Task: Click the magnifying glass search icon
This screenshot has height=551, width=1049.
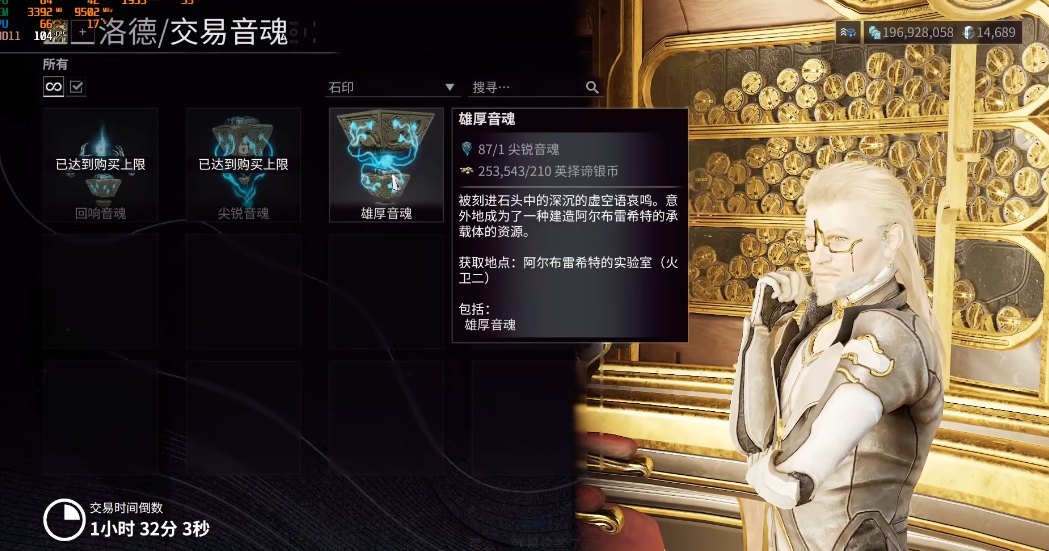Action: pos(592,88)
